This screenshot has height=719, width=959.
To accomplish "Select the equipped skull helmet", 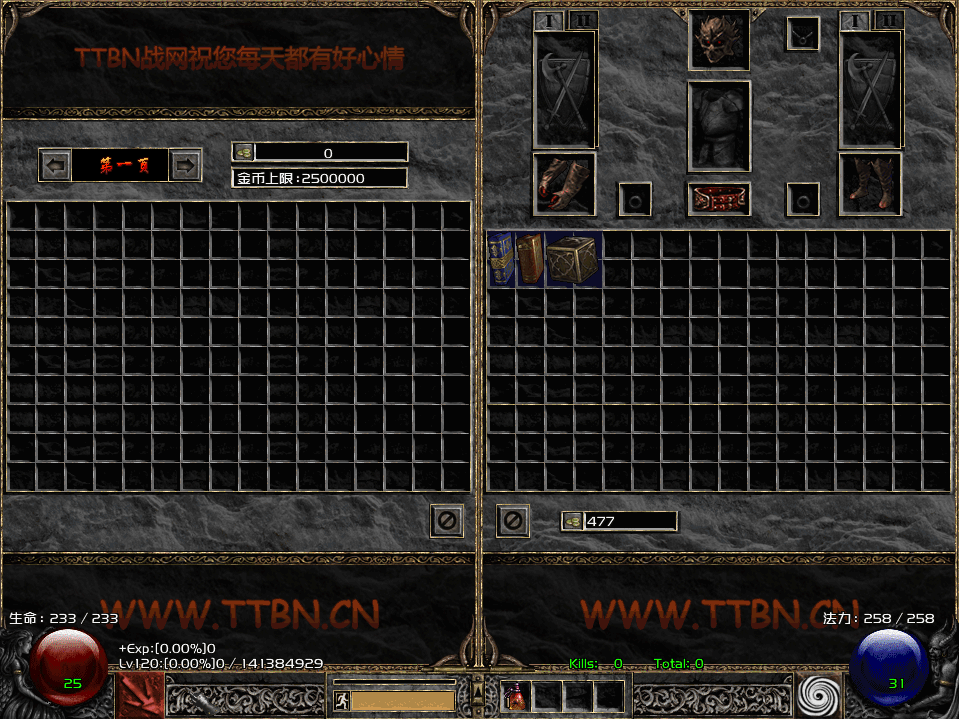I will 718,40.
